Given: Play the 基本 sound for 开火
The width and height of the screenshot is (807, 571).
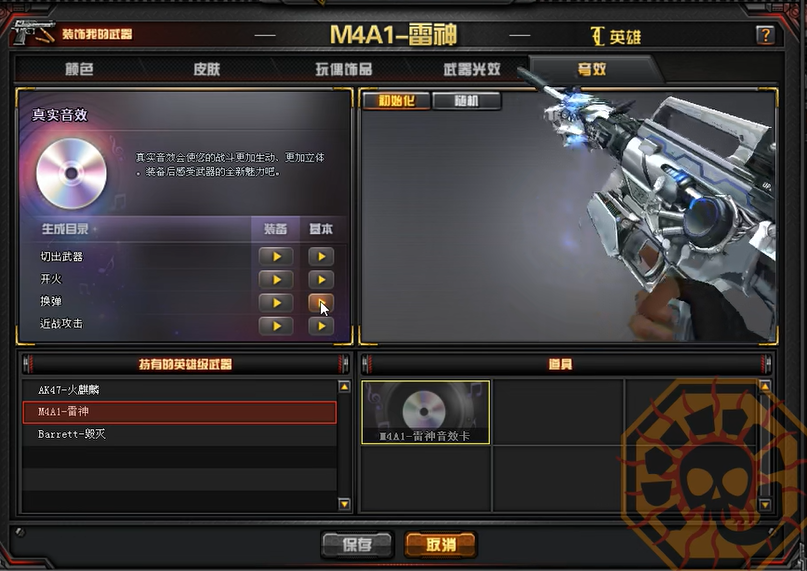Looking at the screenshot, I should click(x=320, y=279).
